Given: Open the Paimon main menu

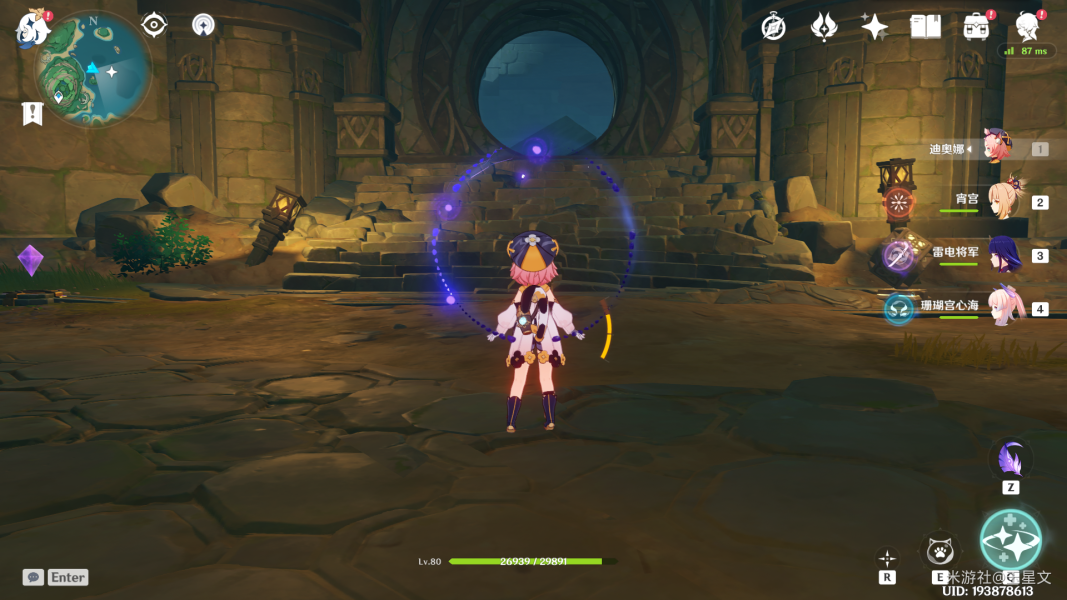Looking at the screenshot, I should (x=32, y=28).
